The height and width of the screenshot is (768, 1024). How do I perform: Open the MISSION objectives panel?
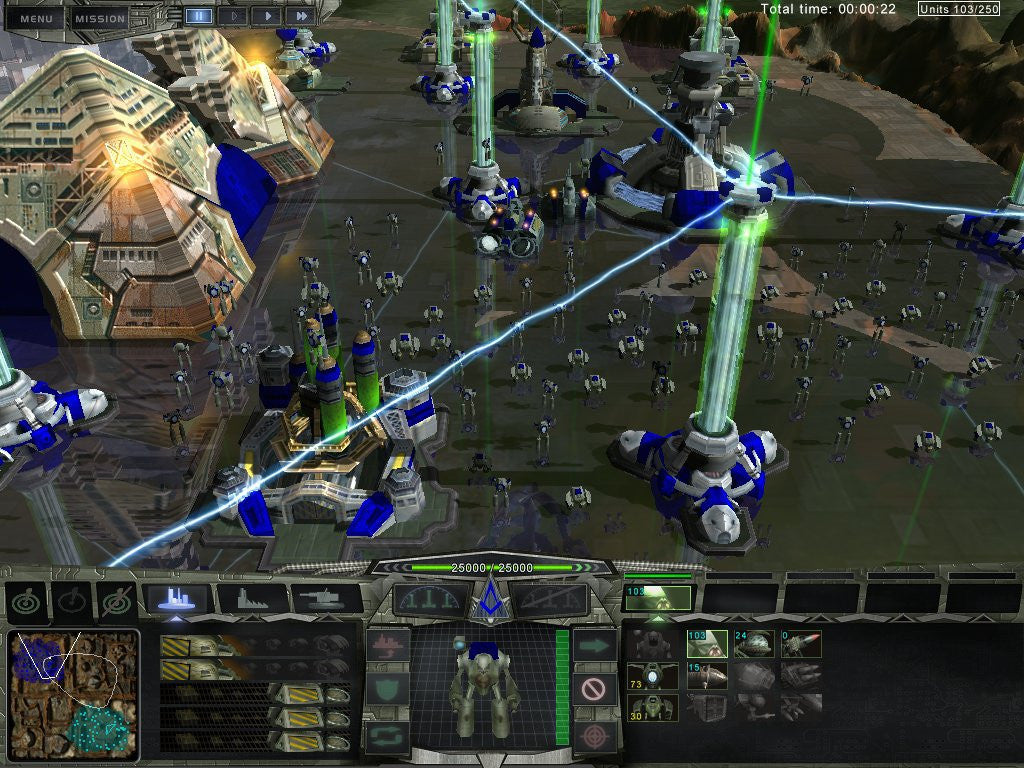(100, 18)
